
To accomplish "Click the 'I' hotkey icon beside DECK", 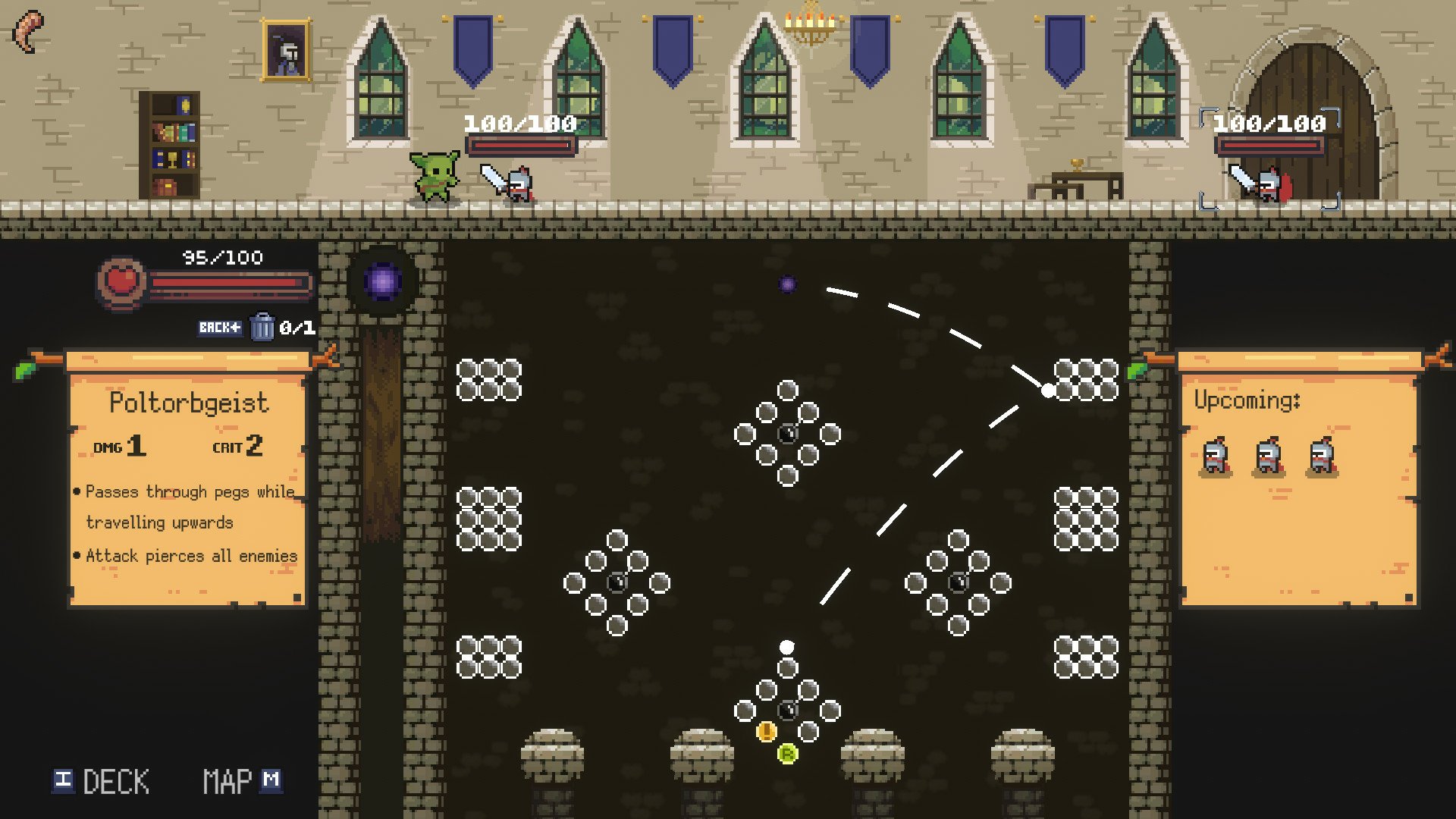I will [x=64, y=780].
